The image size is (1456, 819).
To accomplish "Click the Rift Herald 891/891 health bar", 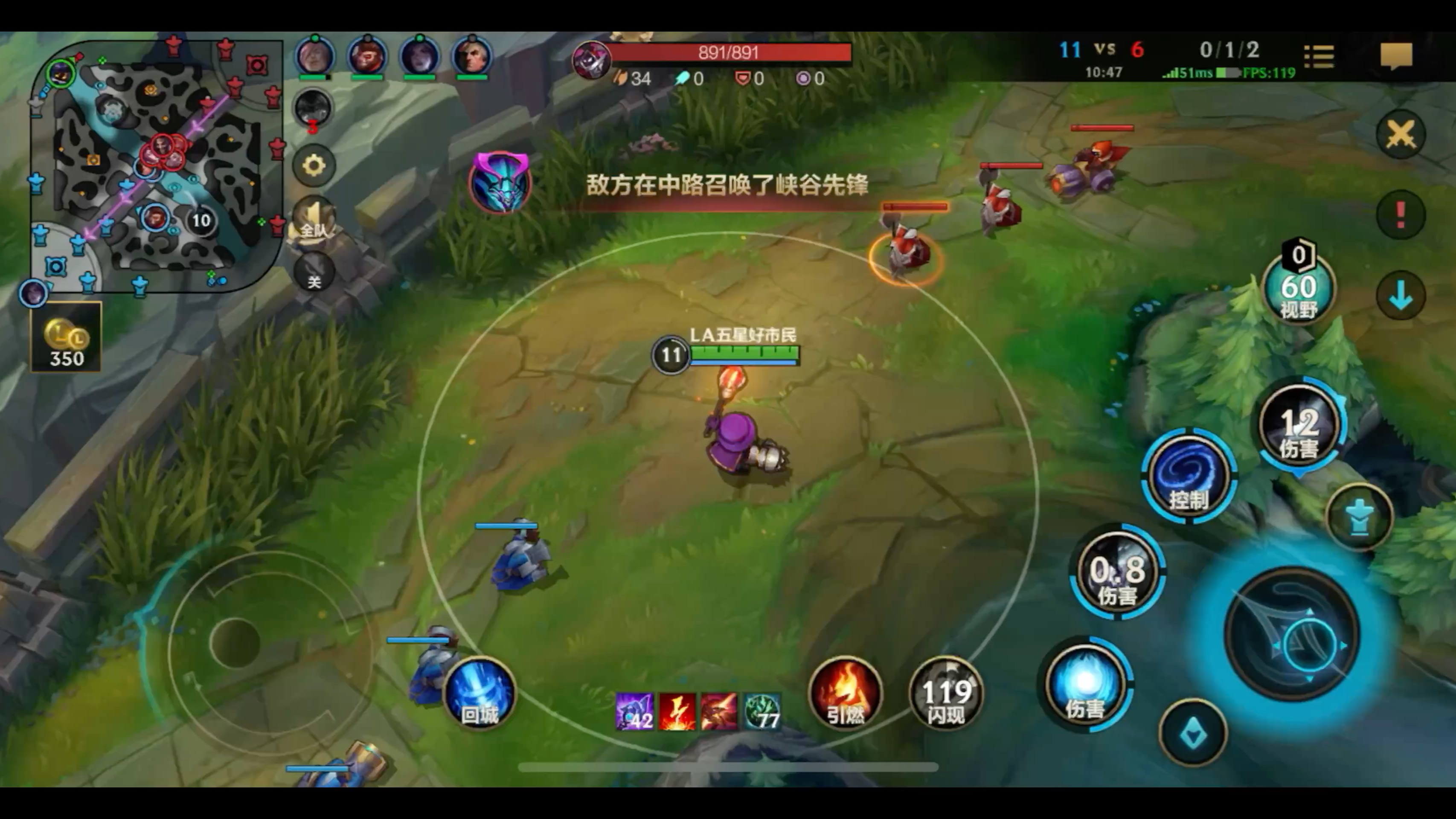I will (x=729, y=52).
